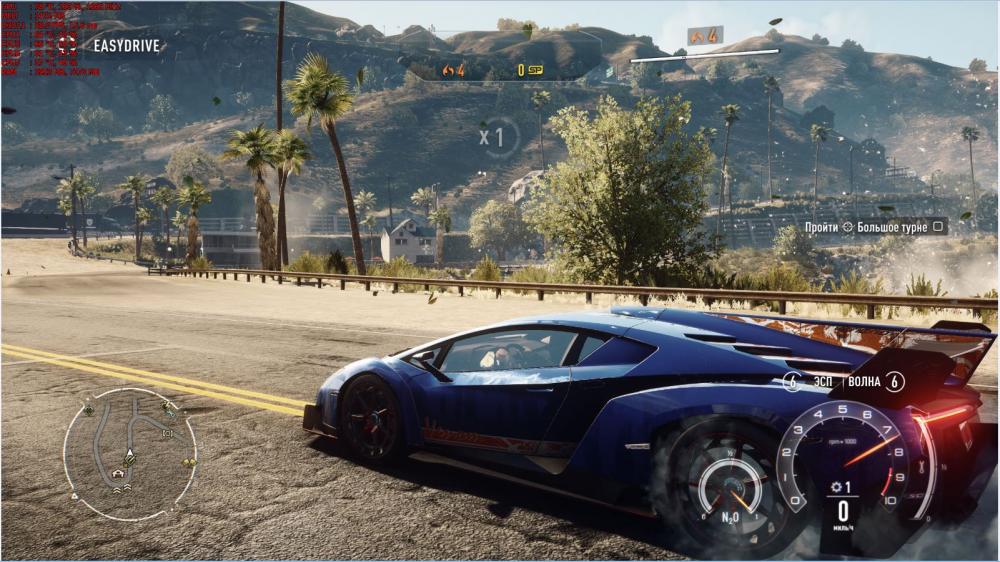Click the camera speed-trap marker on minimap
This screenshot has width=1000, height=562.
167,433
